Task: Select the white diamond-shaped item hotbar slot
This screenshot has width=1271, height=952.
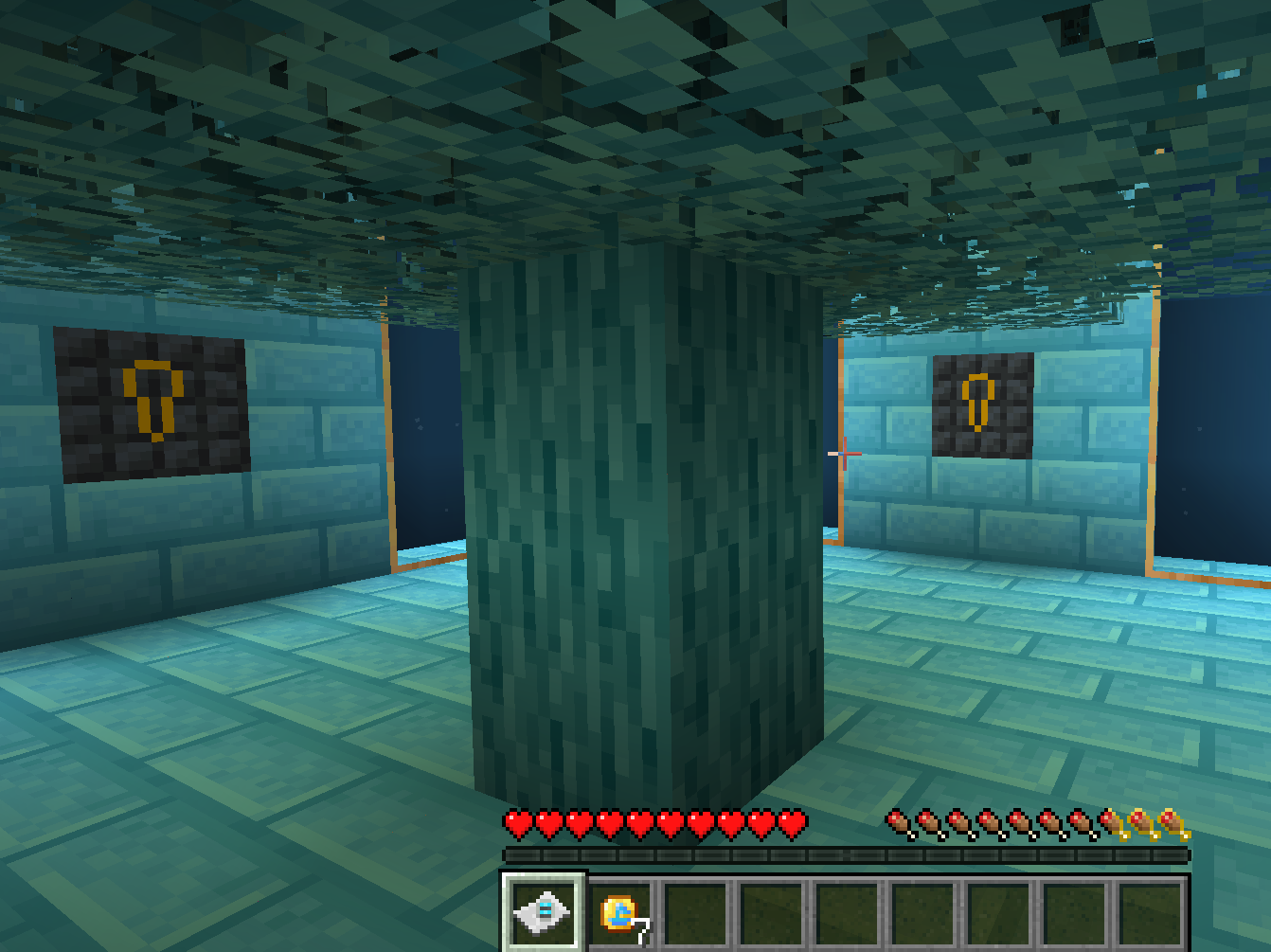Action: coord(543,912)
